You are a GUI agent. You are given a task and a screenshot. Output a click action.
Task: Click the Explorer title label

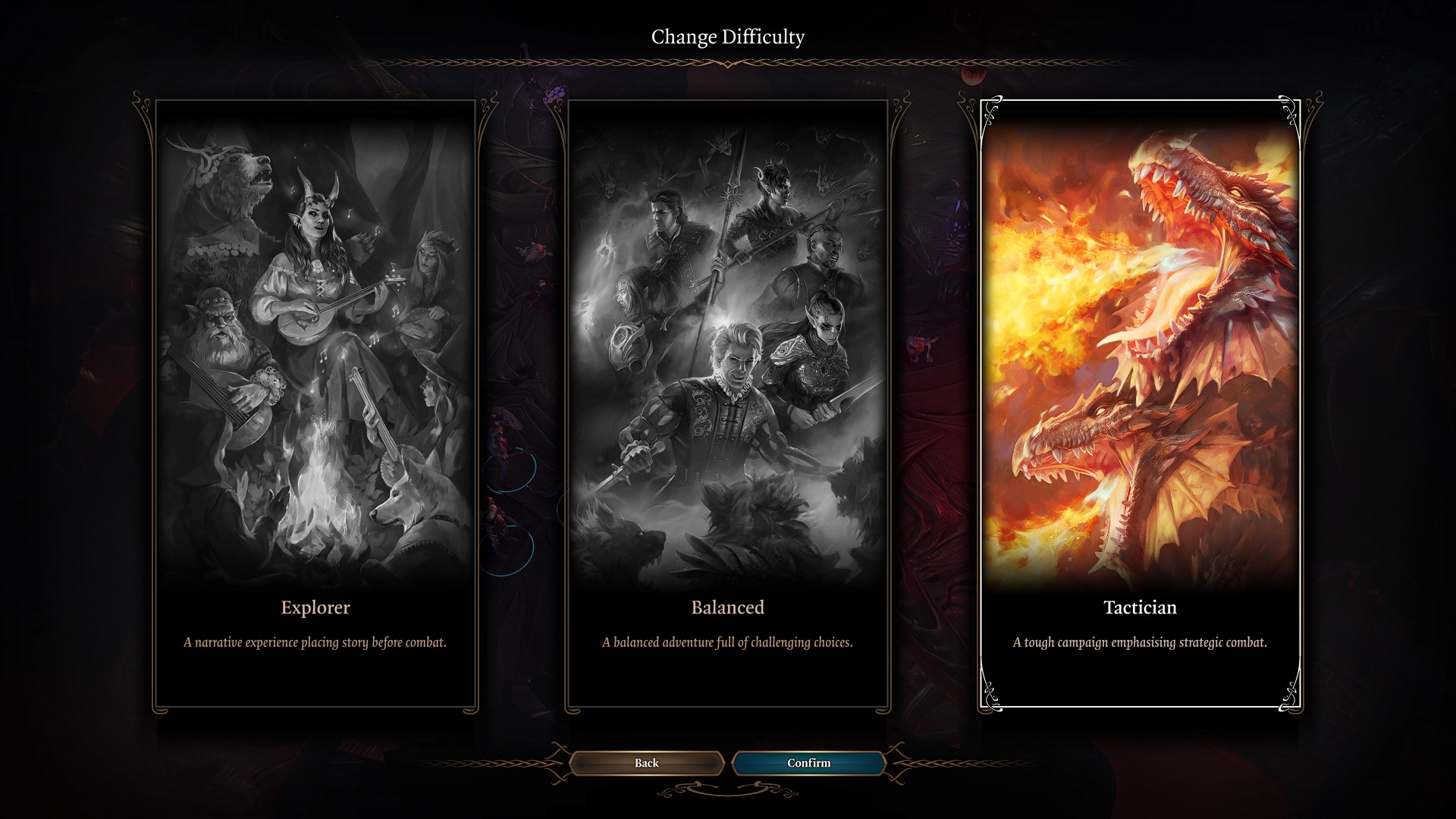tap(315, 607)
